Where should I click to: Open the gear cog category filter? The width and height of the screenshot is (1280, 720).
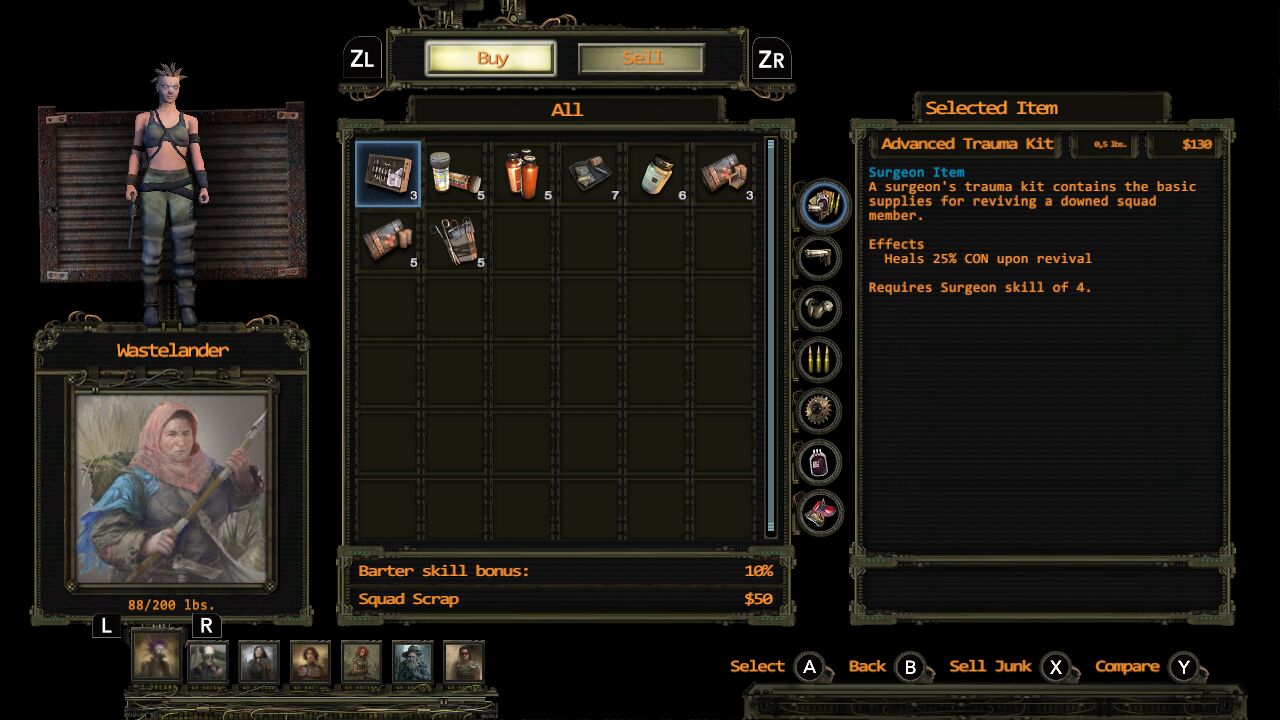click(x=819, y=410)
